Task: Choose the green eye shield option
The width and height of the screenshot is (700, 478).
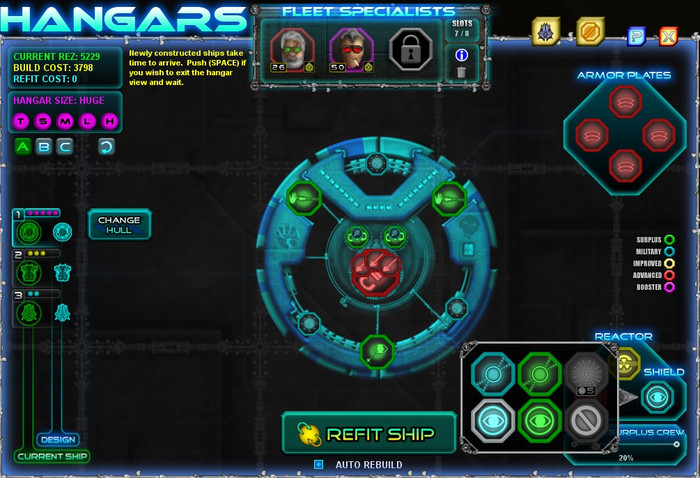Action: click(x=540, y=419)
